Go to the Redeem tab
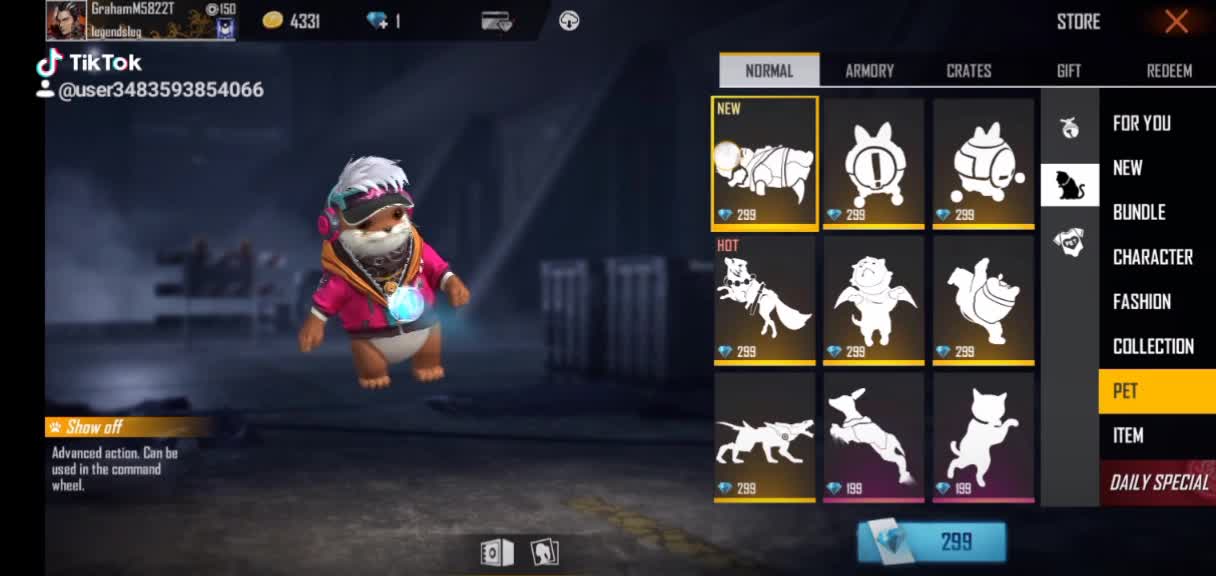 [x=1169, y=70]
